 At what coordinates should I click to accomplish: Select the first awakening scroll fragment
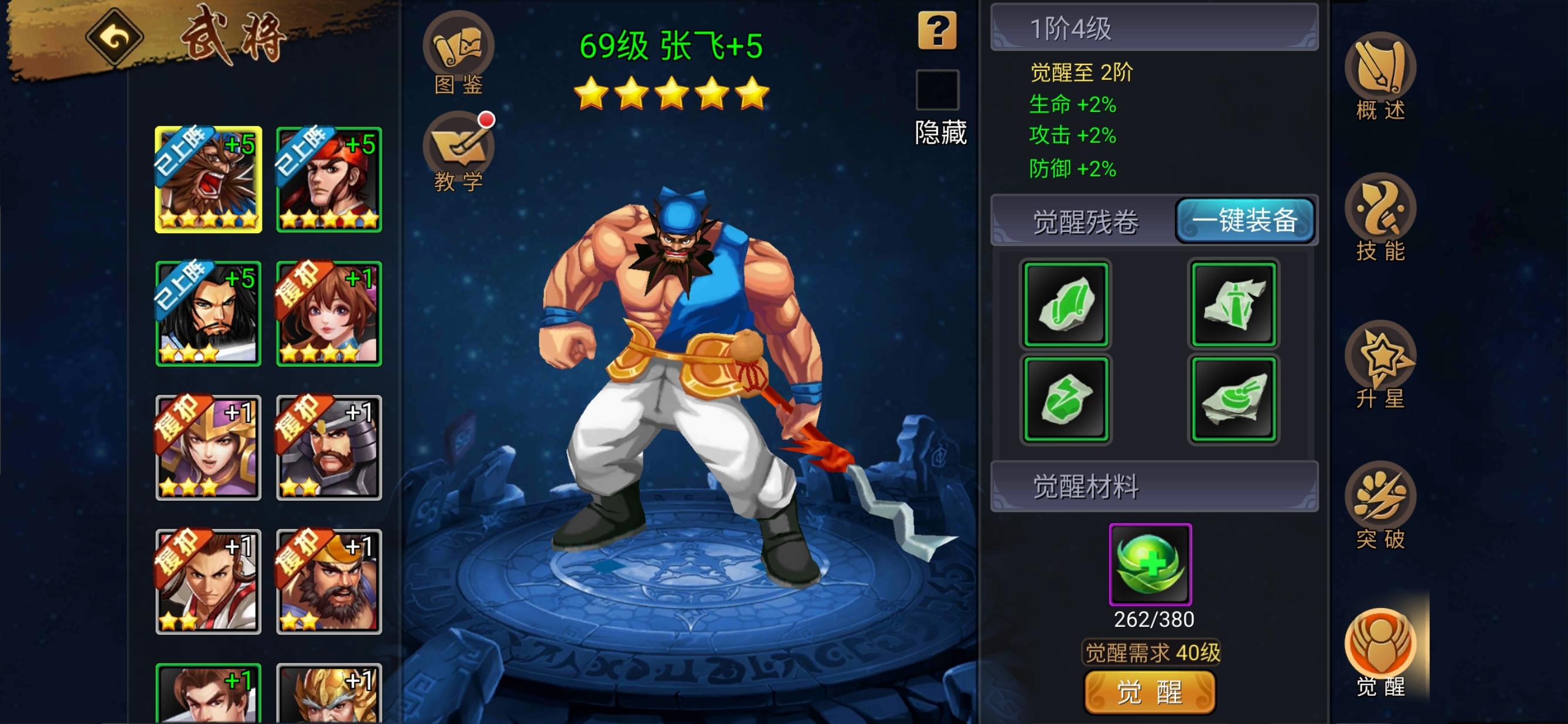(1066, 304)
